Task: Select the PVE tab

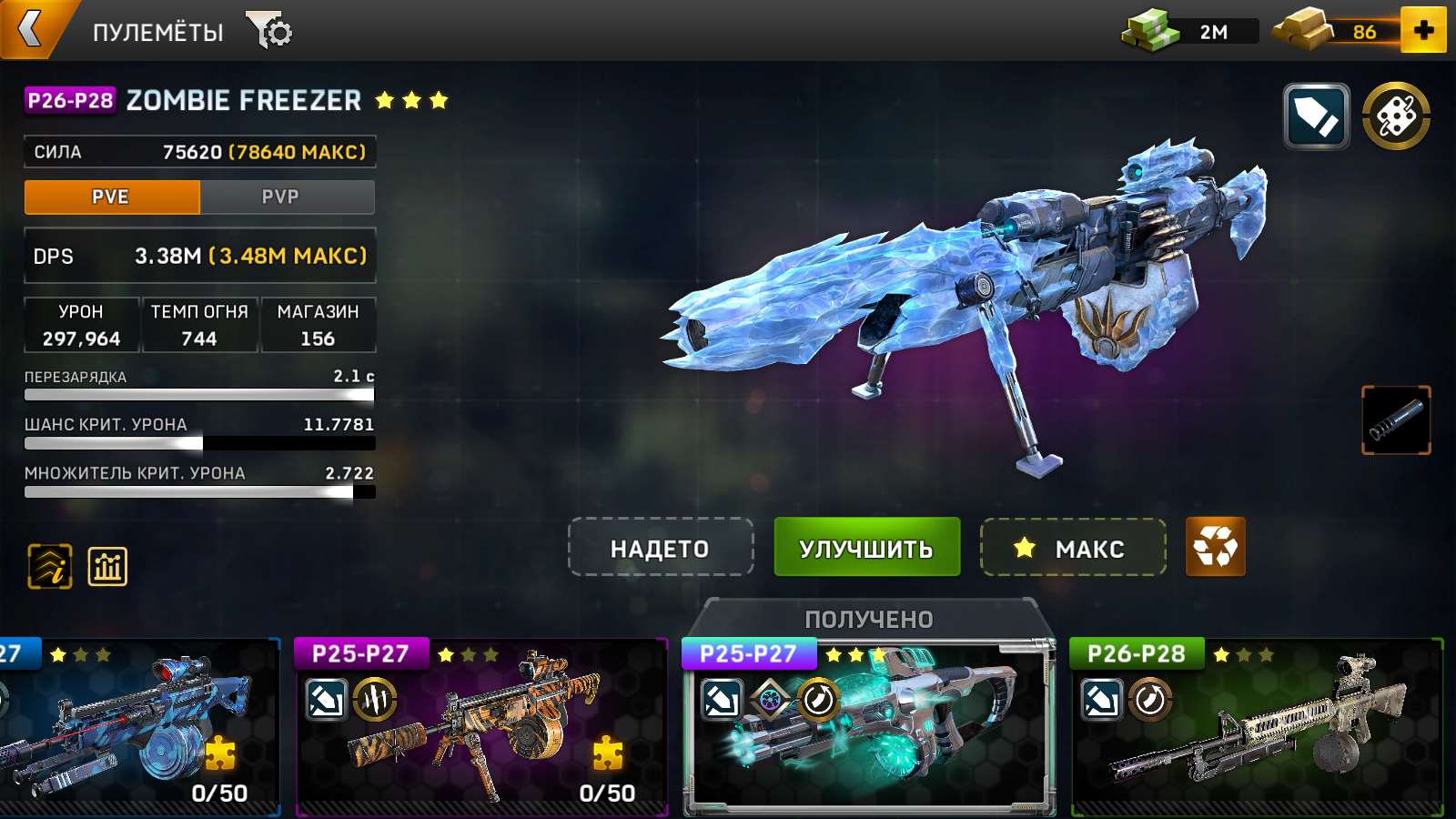Action: pos(113,197)
